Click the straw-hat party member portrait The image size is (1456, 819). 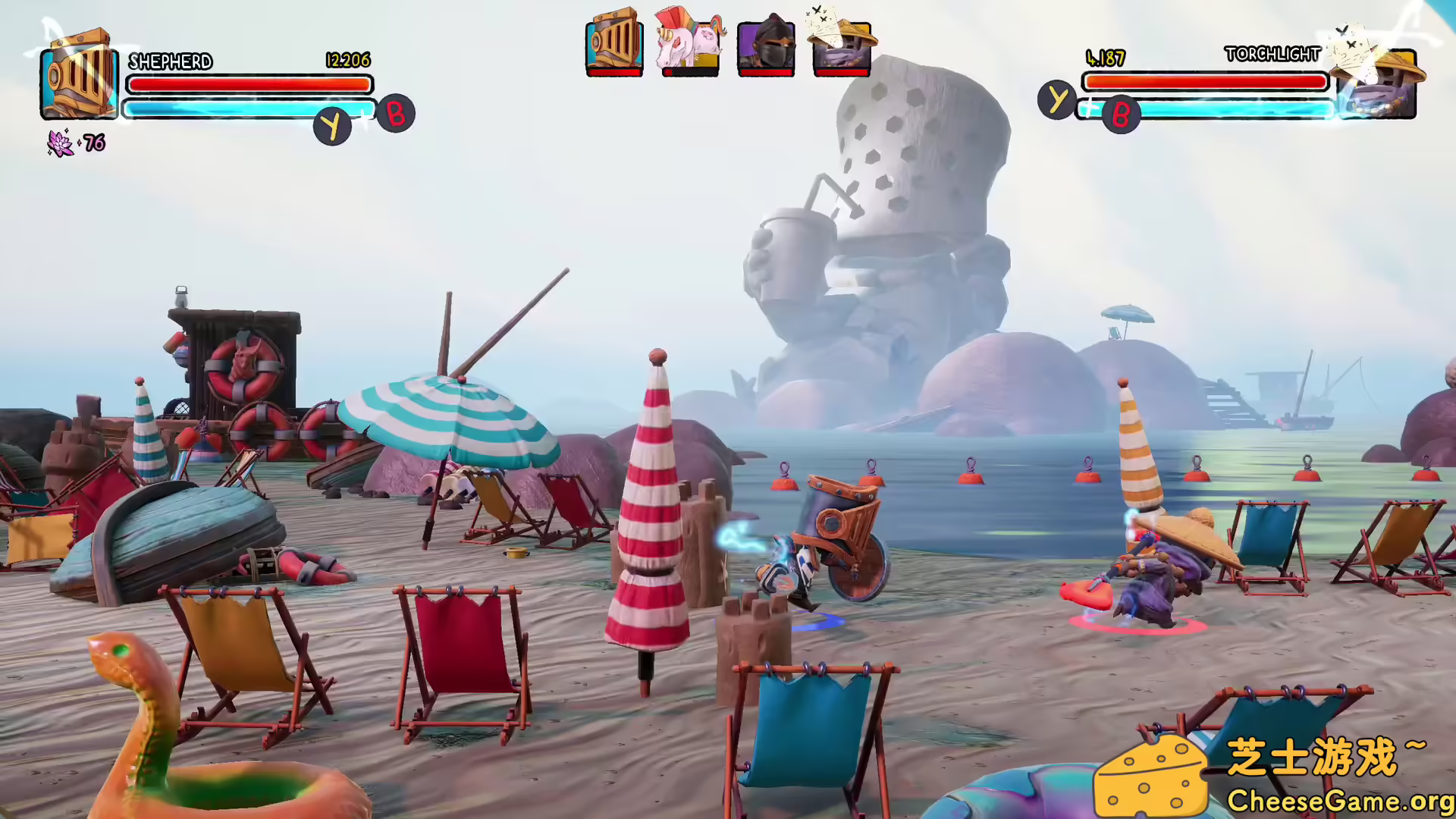point(842,47)
